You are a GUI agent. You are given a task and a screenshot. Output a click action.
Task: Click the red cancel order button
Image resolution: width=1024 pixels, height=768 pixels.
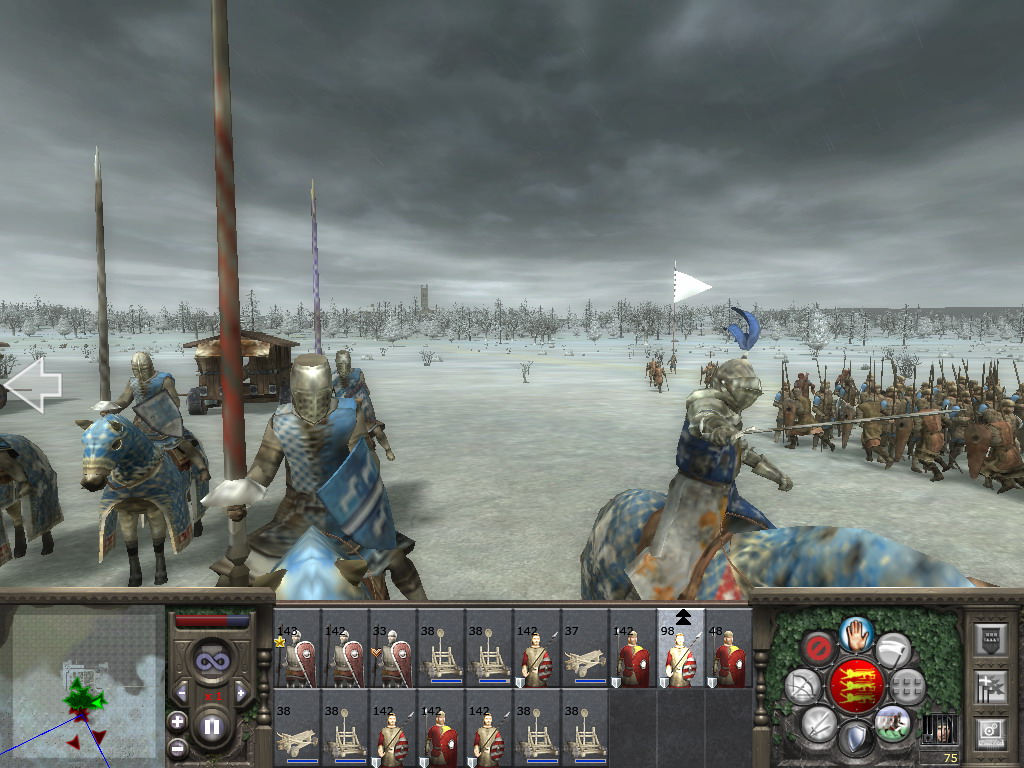tap(818, 648)
